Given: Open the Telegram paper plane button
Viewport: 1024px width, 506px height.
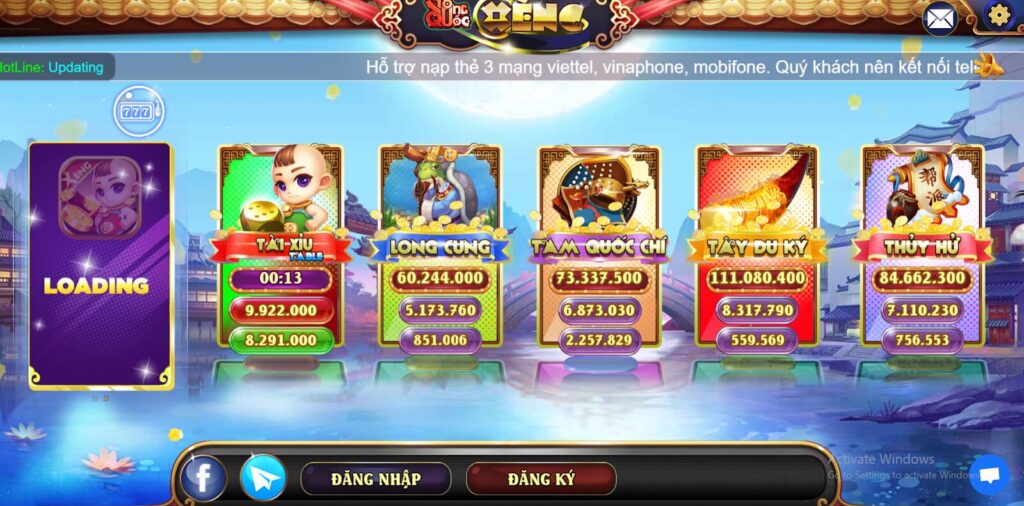Looking at the screenshot, I should 263,478.
